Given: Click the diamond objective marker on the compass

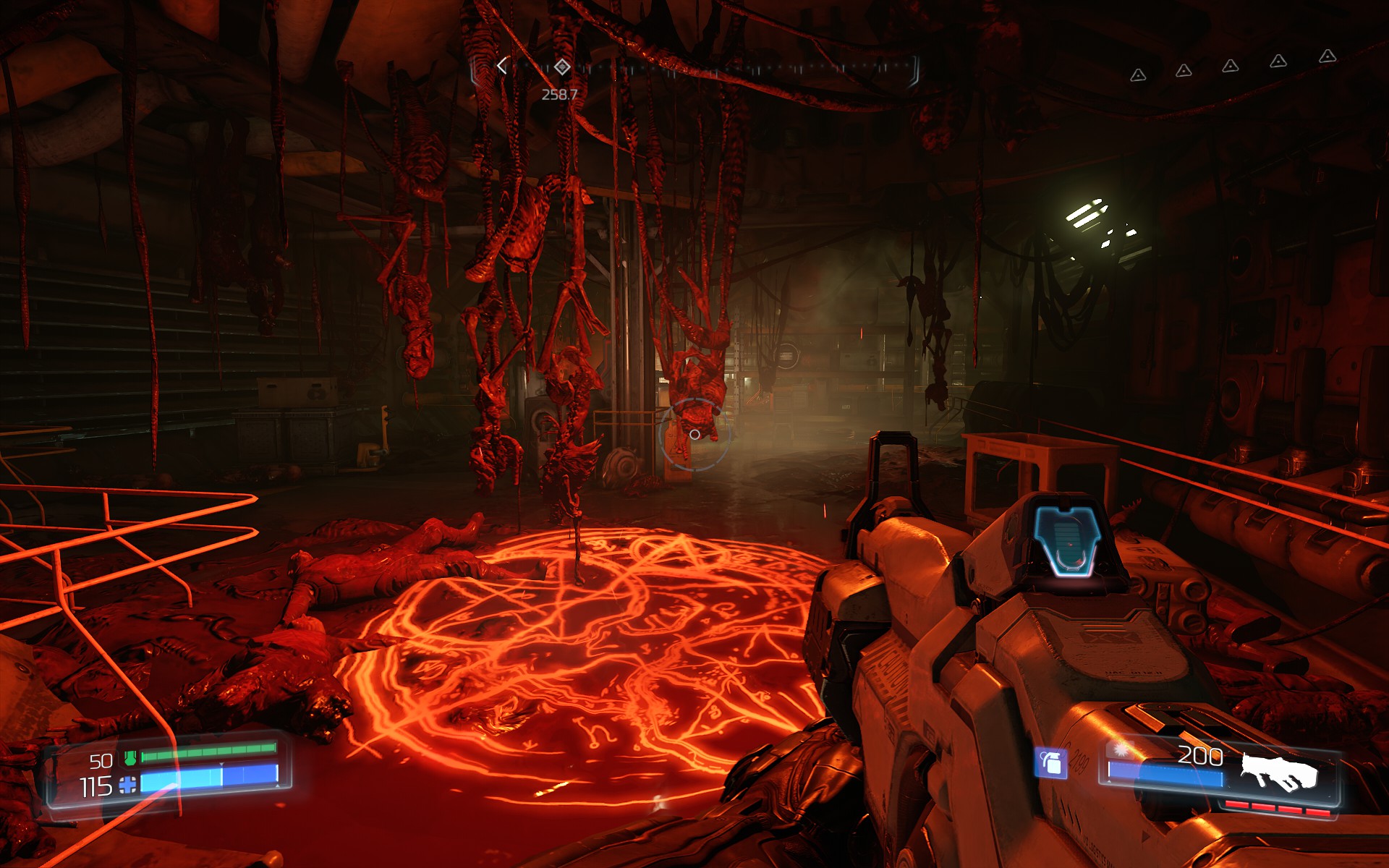Looking at the screenshot, I should (562, 67).
